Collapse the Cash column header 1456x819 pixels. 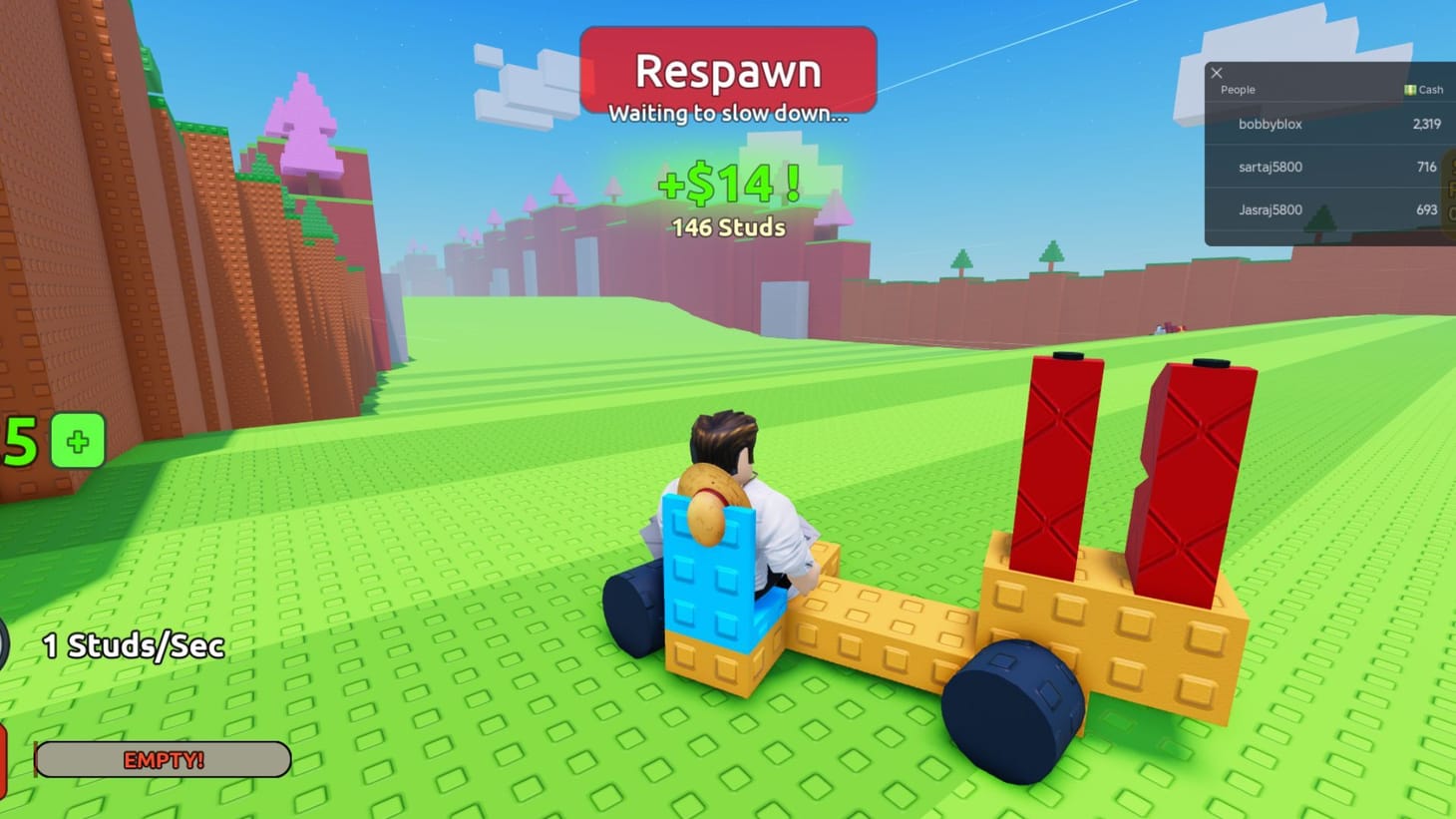click(x=1423, y=89)
